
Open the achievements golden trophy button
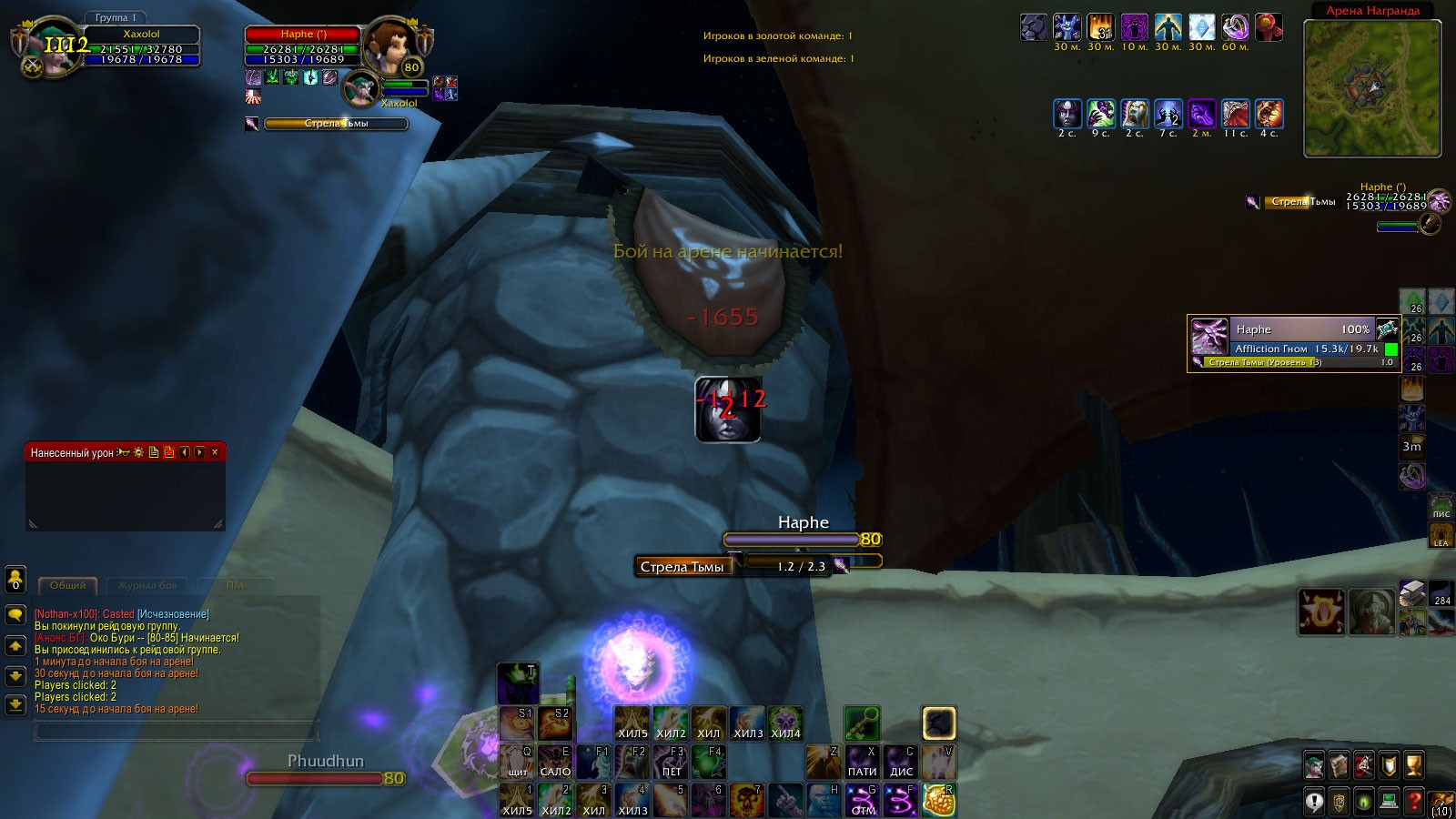(x=1413, y=765)
